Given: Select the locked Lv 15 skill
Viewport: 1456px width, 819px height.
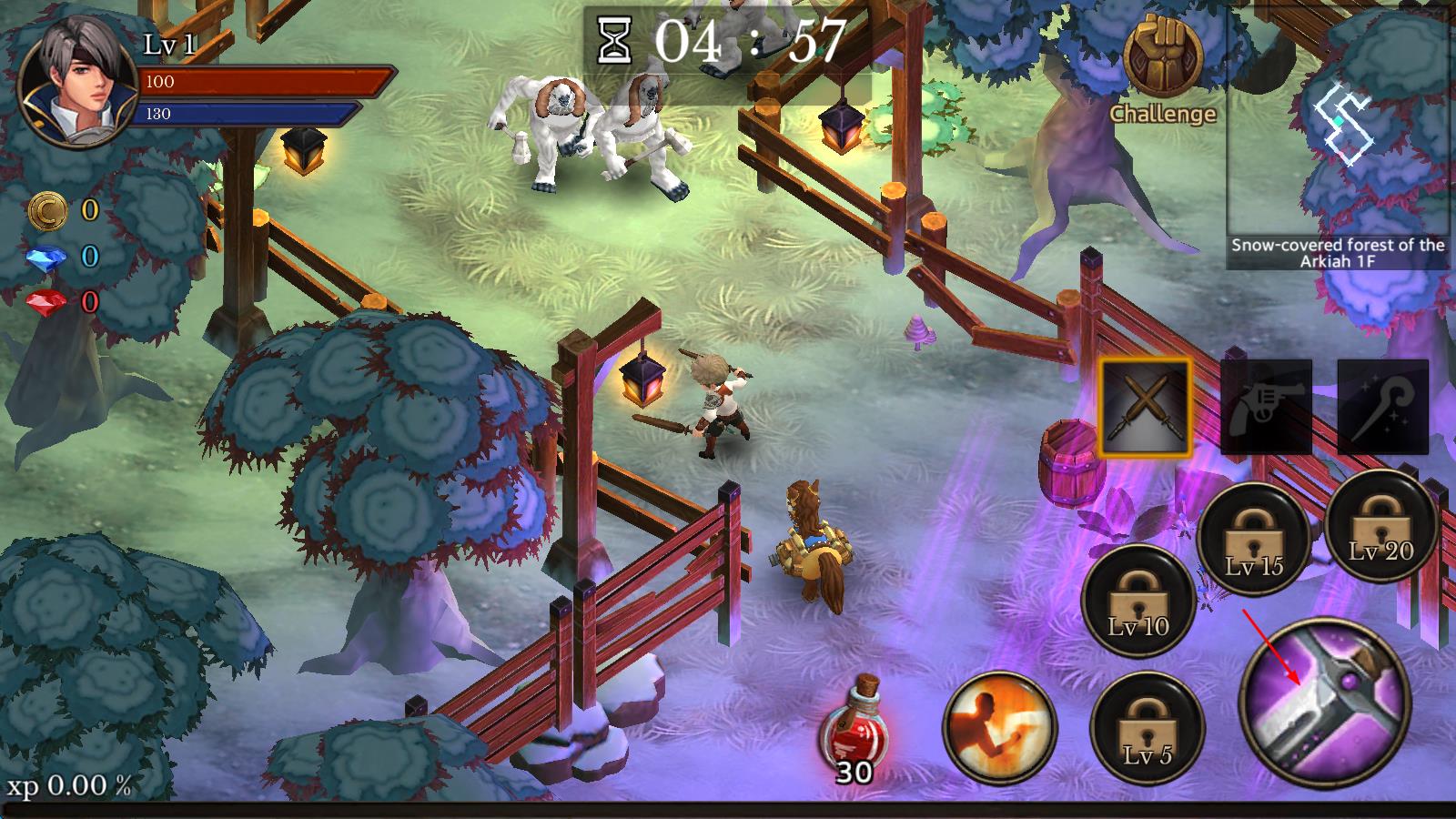Looking at the screenshot, I should (1254, 541).
